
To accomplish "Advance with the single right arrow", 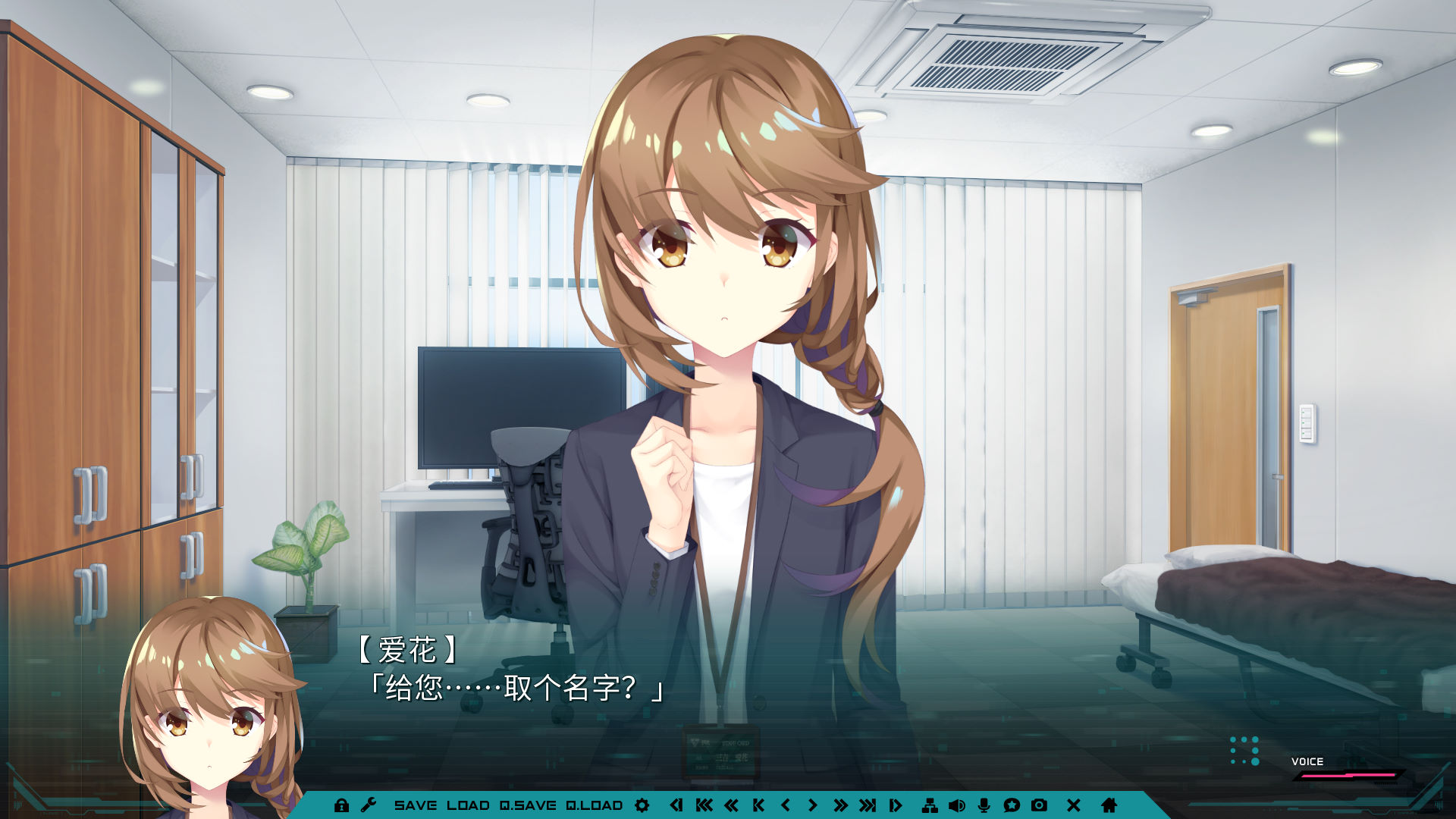I will point(812,805).
